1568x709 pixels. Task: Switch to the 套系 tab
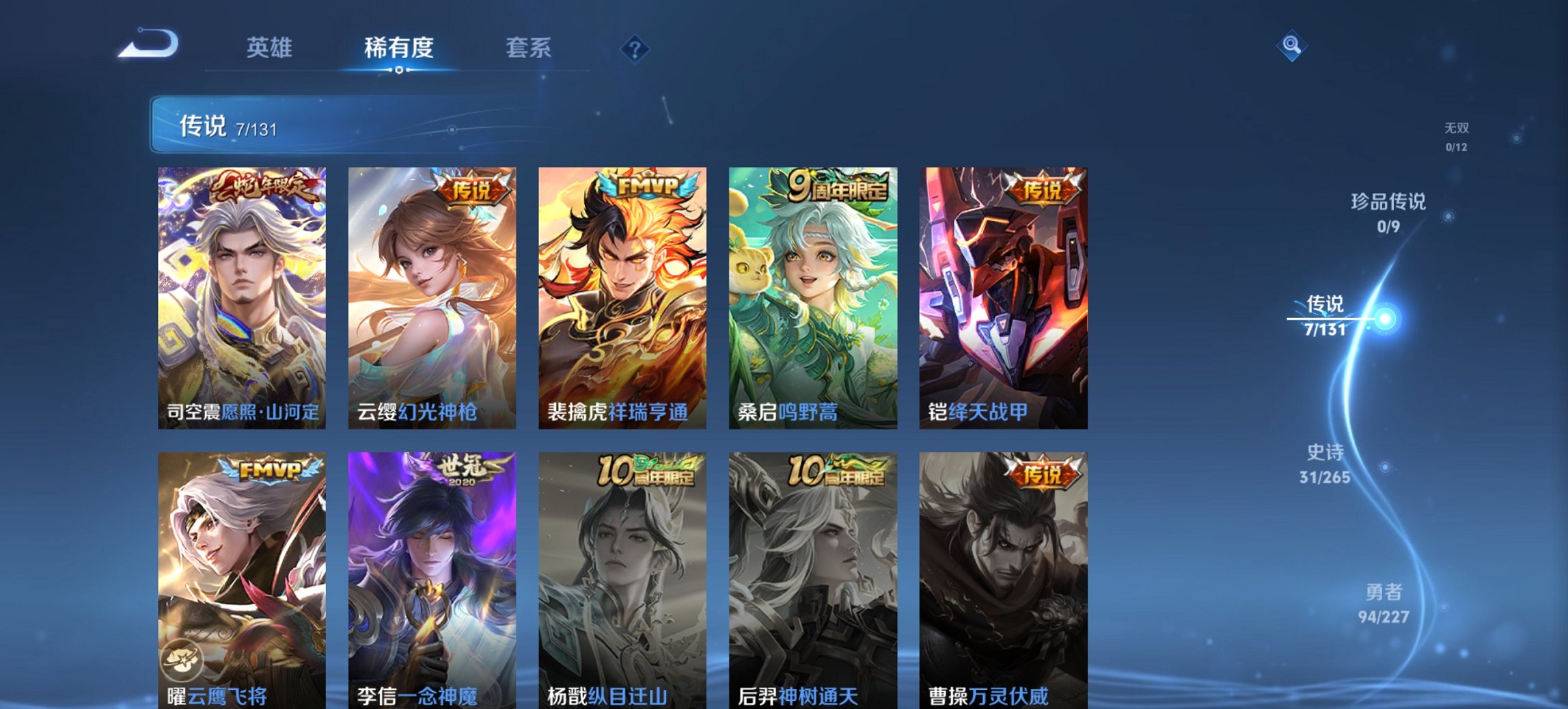(x=529, y=48)
